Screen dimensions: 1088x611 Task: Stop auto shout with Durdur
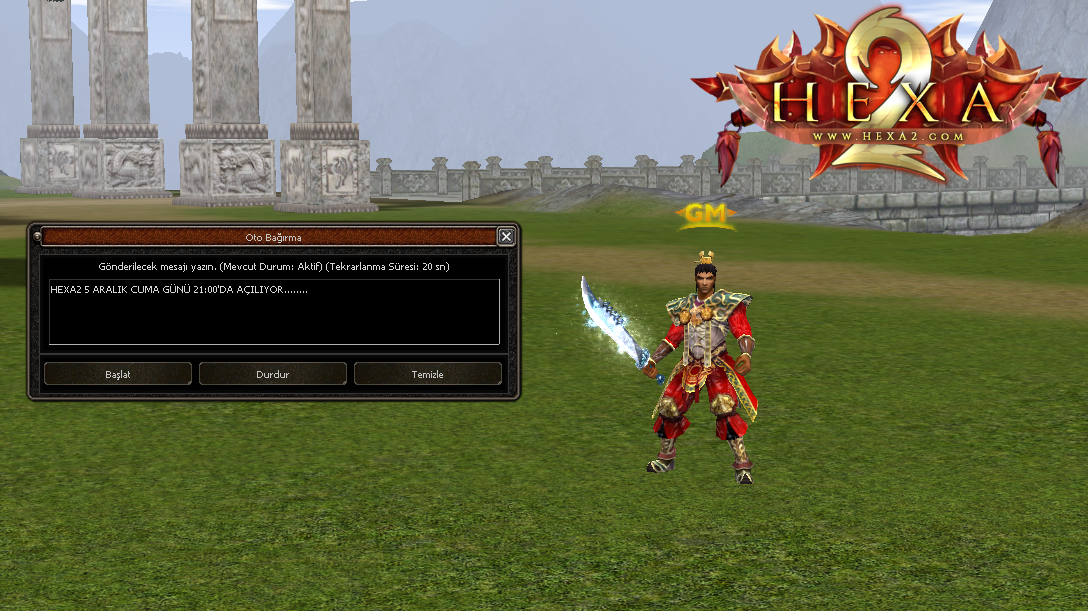pos(273,374)
